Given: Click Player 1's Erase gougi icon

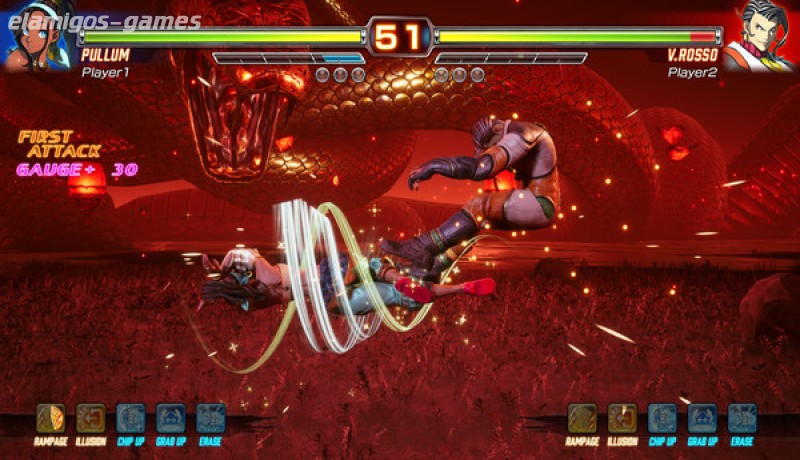Looking at the screenshot, I should [210, 417].
